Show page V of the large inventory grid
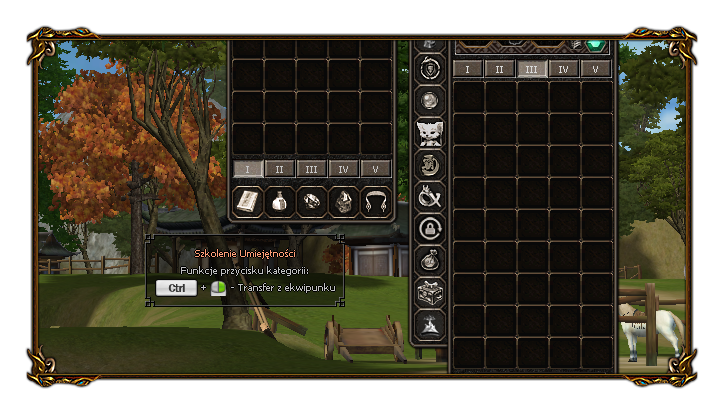This screenshot has width=714, height=401. [596, 69]
